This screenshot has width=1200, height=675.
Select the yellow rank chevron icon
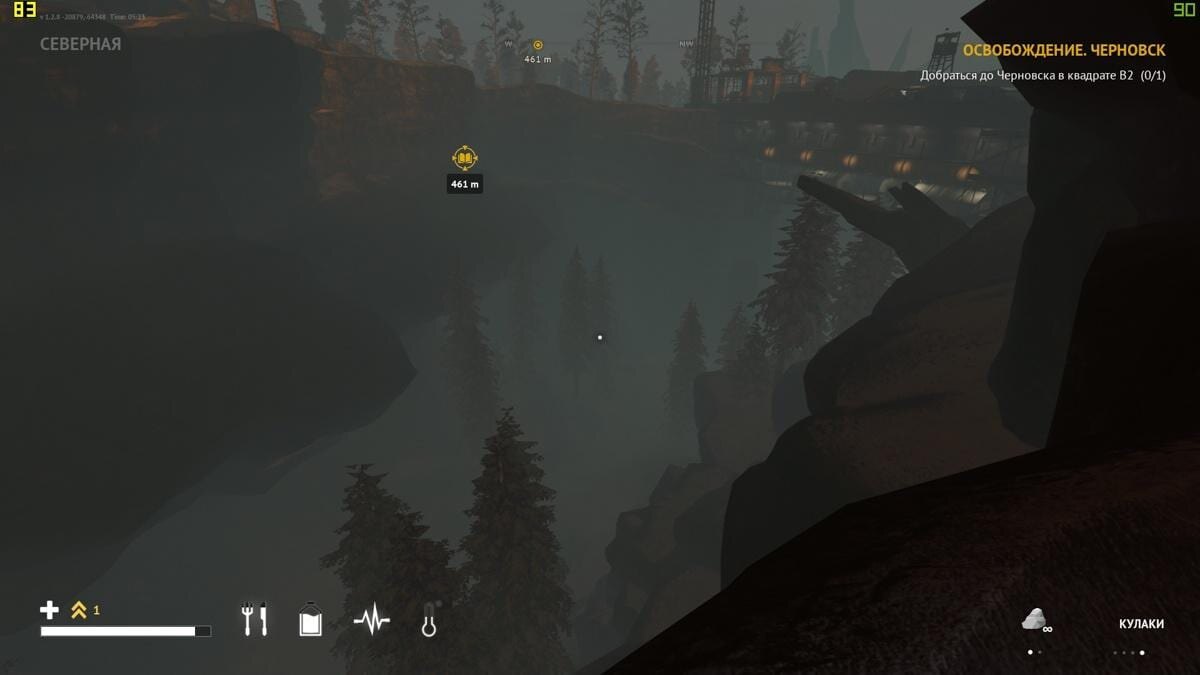tap(79, 610)
